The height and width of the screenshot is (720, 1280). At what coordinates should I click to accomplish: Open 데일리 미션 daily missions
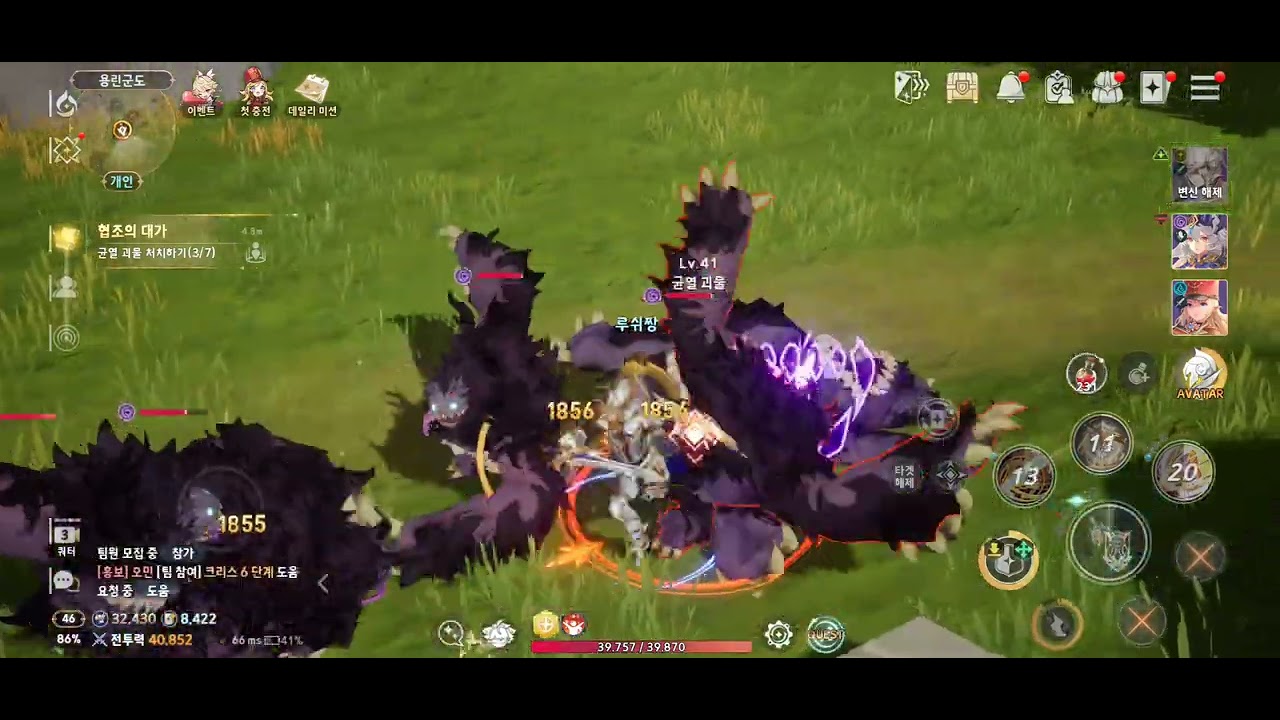[312, 92]
